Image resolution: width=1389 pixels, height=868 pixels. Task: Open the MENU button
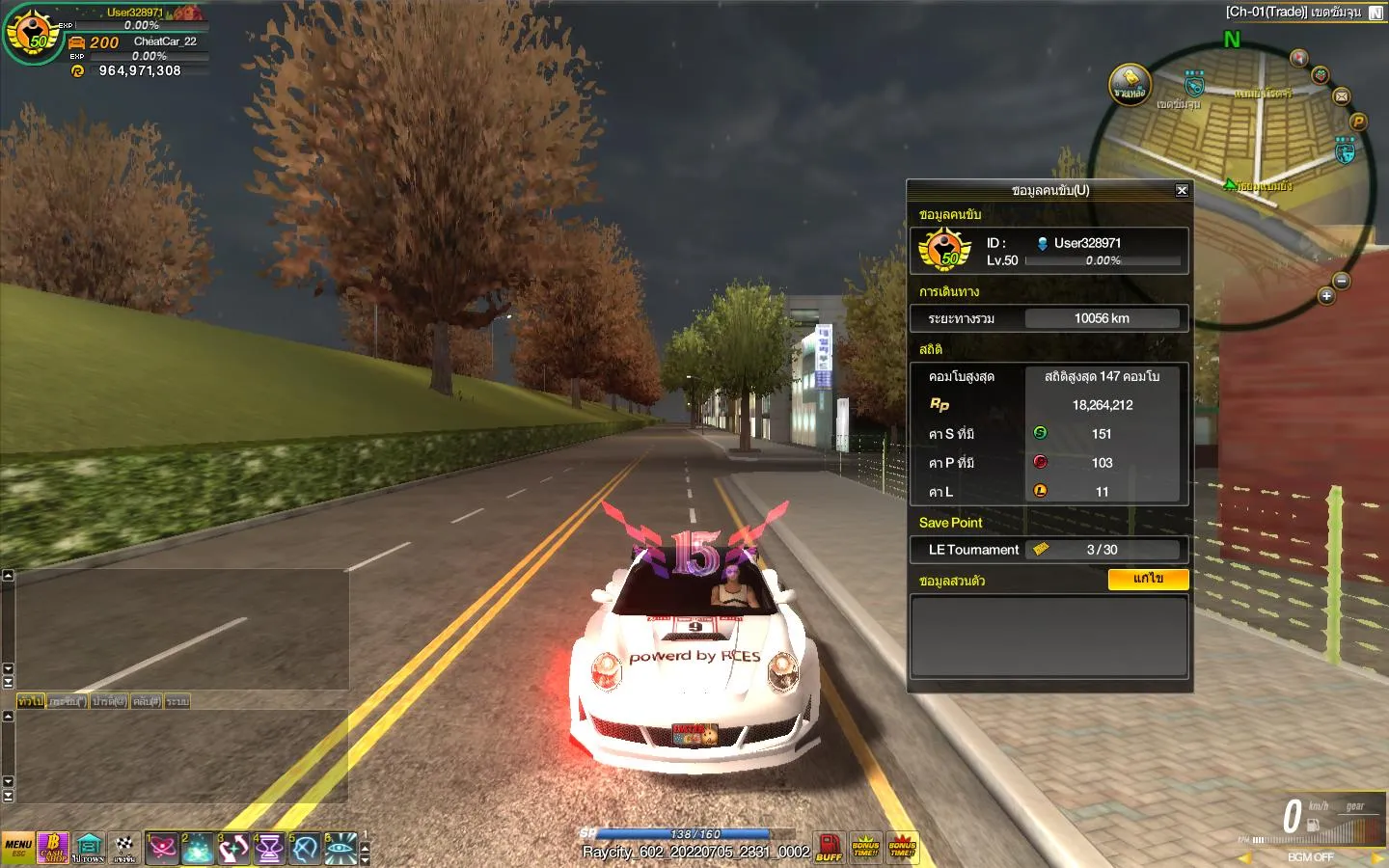(x=18, y=848)
